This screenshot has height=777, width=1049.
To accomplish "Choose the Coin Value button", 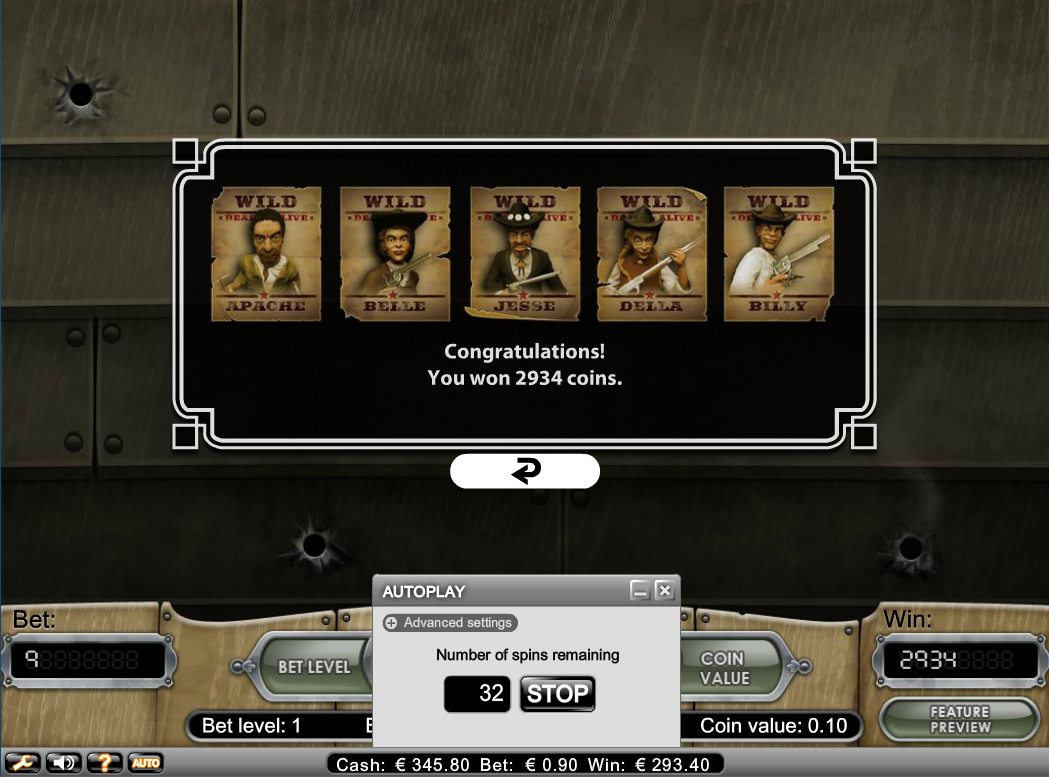I will (x=725, y=668).
